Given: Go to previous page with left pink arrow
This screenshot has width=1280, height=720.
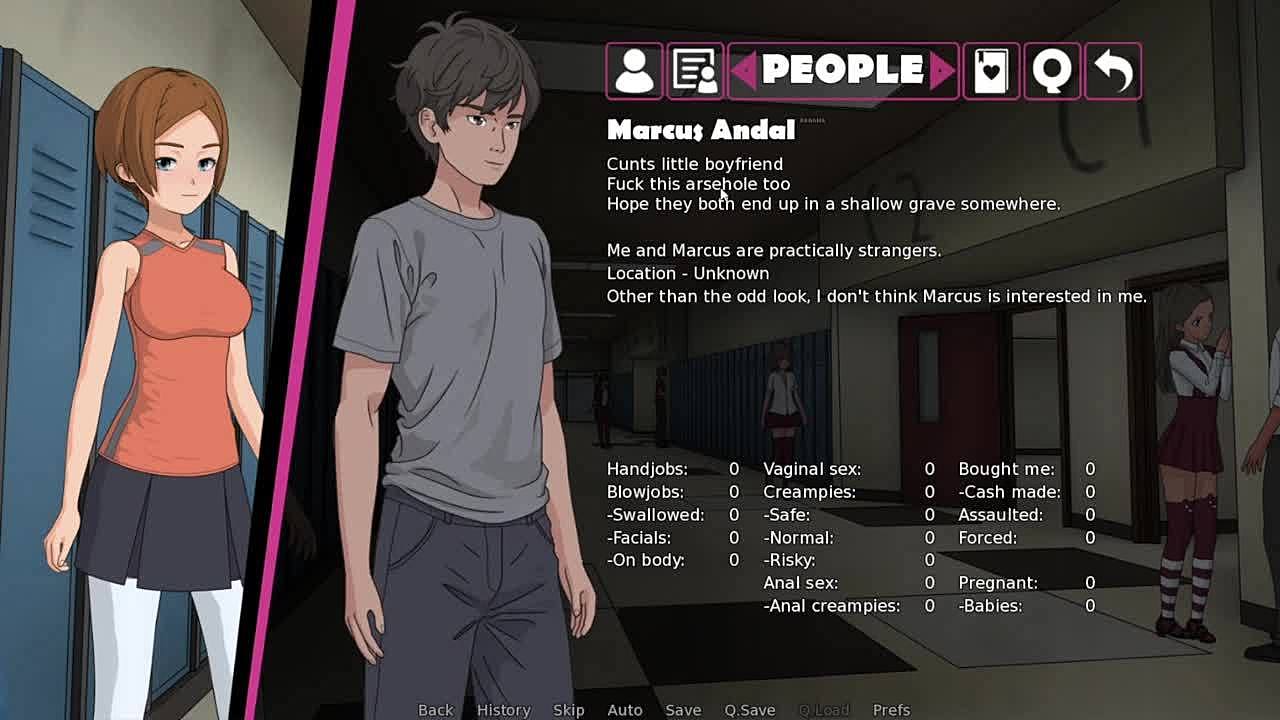Looking at the screenshot, I should (743, 71).
